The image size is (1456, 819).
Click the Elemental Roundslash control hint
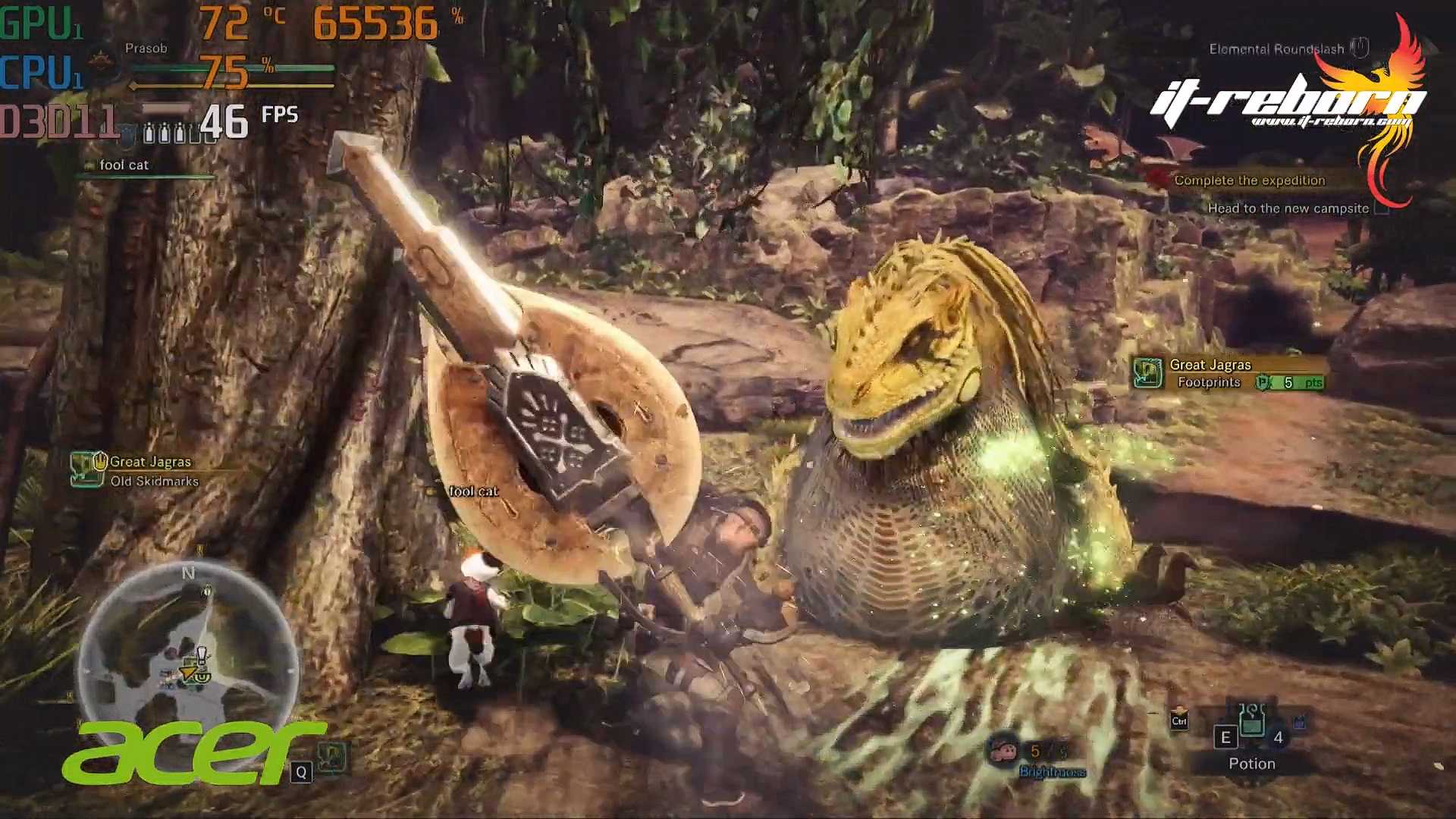1276,49
